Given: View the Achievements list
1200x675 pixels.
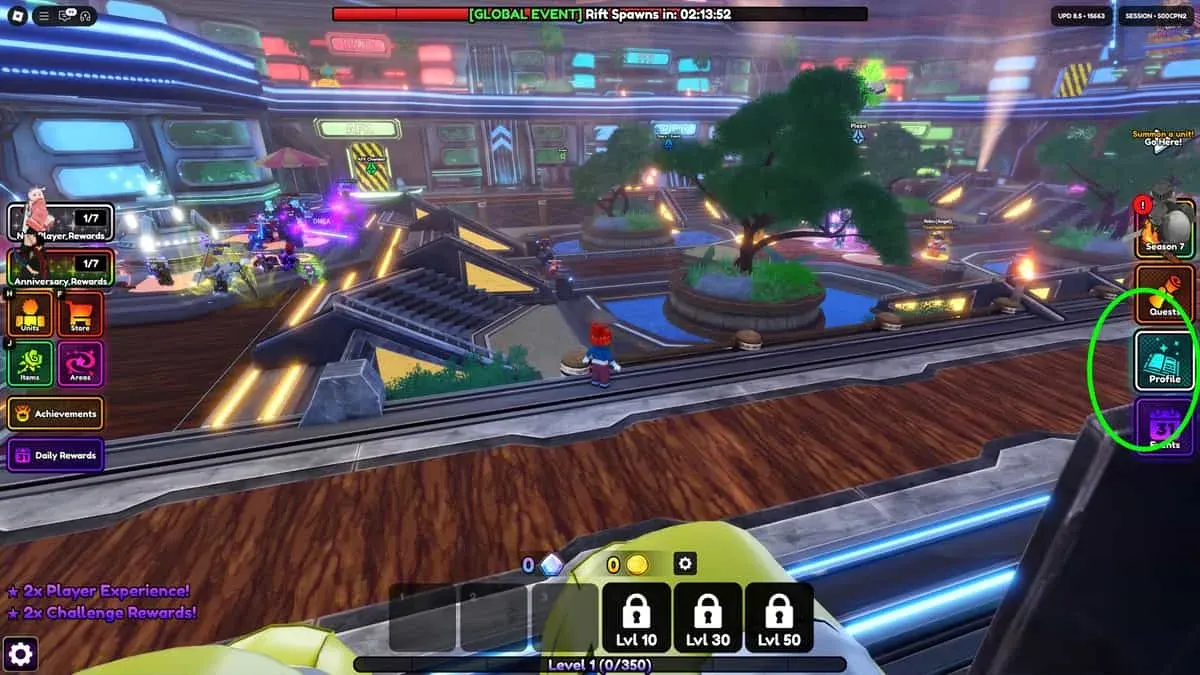Looking at the screenshot, I should pyautogui.click(x=56, y=413).
